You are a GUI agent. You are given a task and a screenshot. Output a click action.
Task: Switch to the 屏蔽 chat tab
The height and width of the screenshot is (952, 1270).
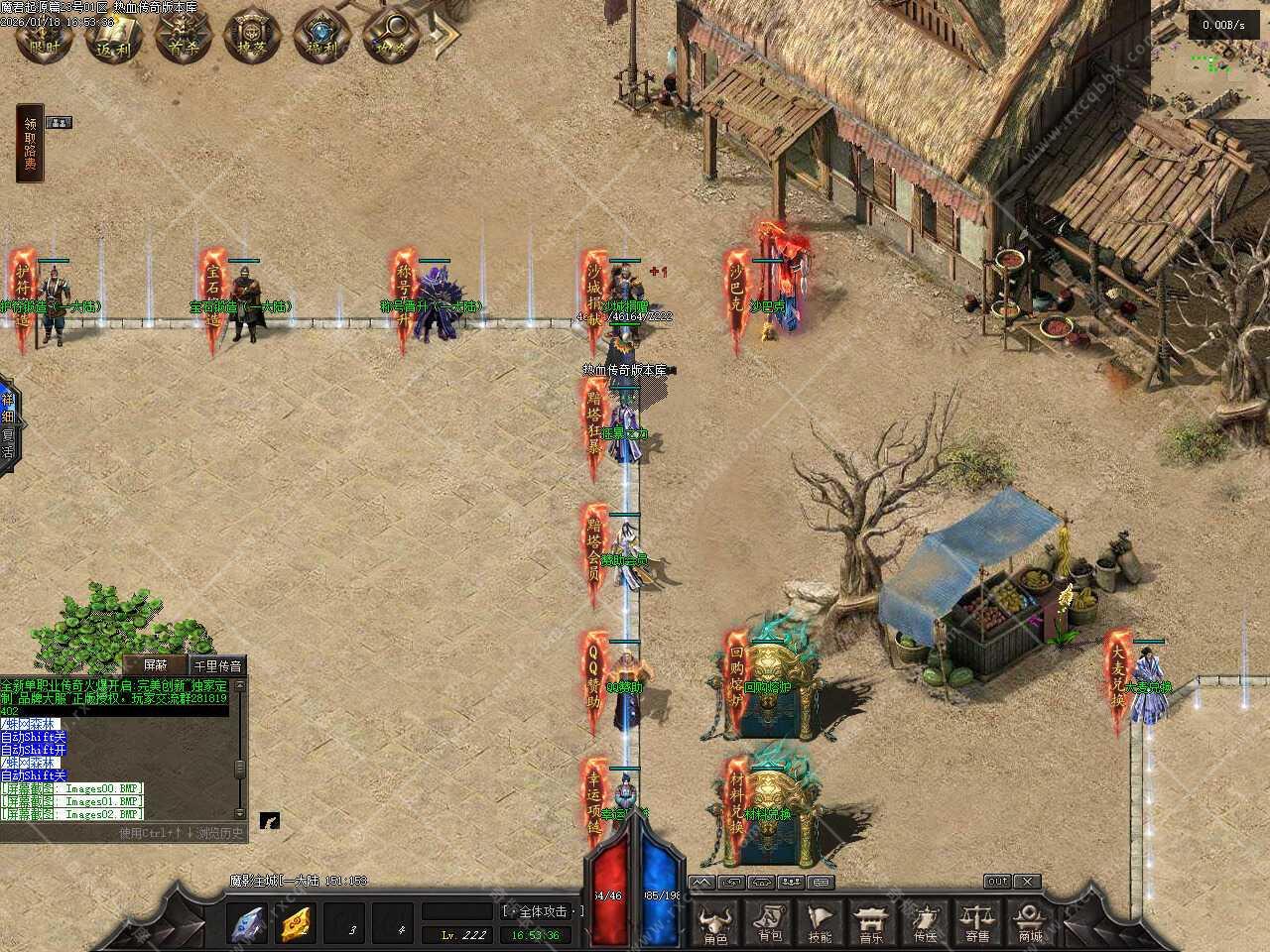tap(155, 665)
